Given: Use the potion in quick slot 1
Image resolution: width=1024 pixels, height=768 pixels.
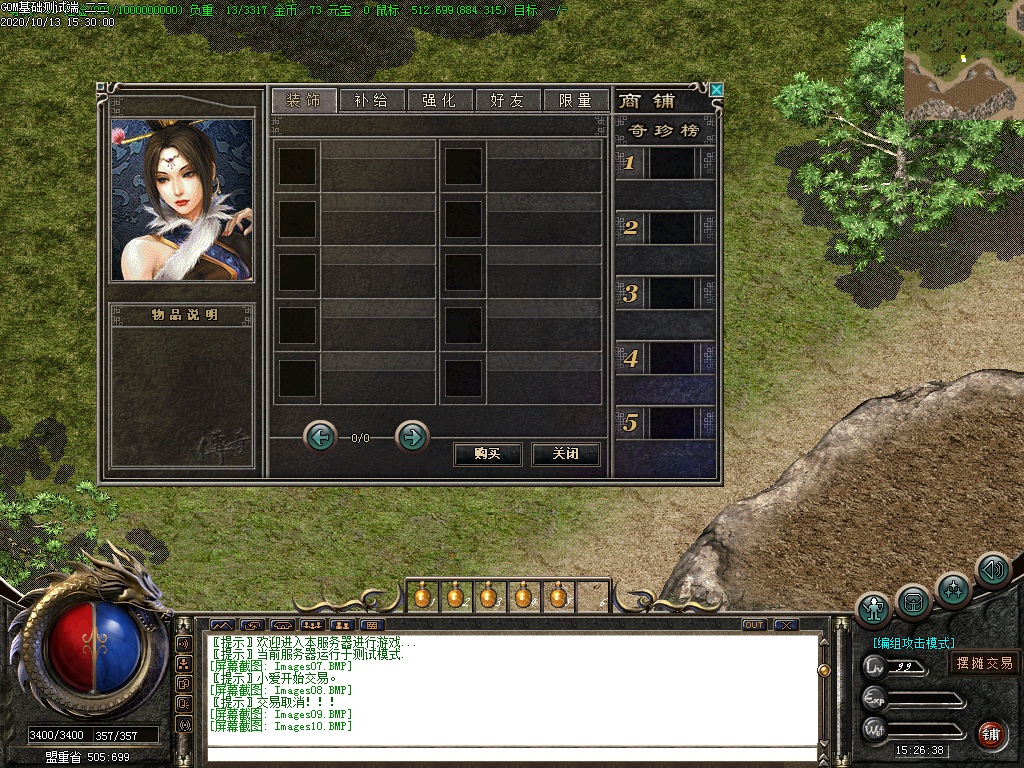Looking at the screenshot, I should pos(422,597).
